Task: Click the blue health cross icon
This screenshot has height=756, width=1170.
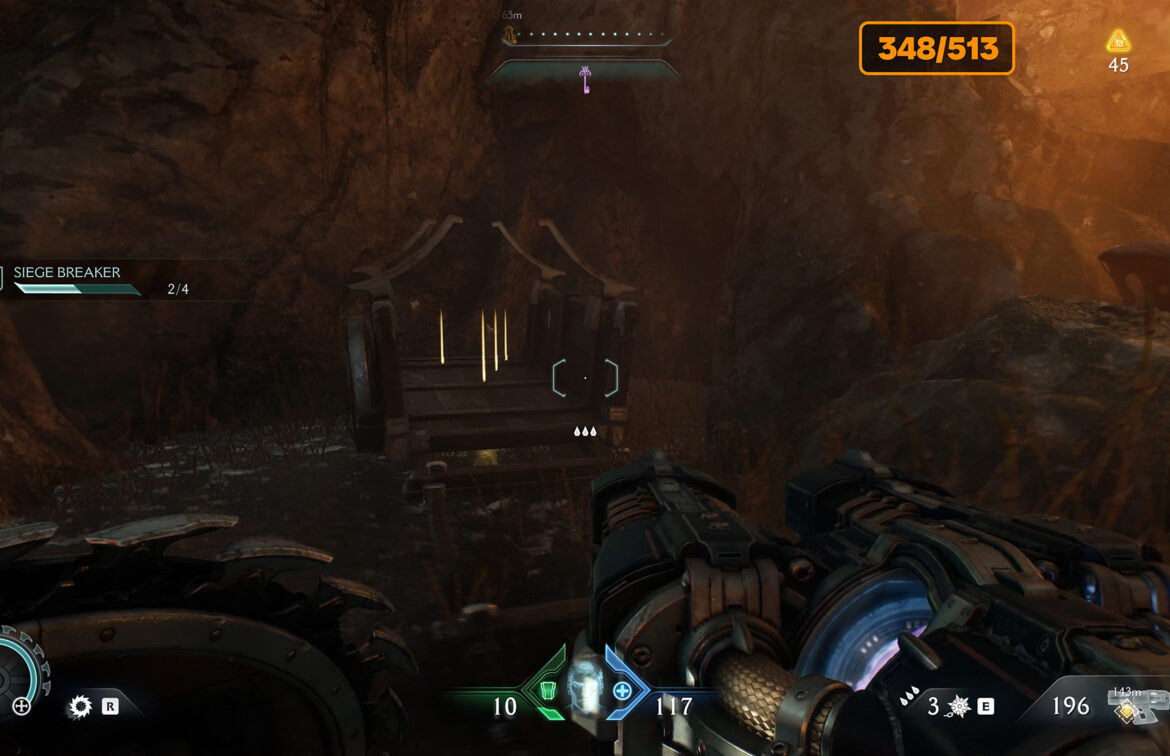Action: click(x=622, y=690)
